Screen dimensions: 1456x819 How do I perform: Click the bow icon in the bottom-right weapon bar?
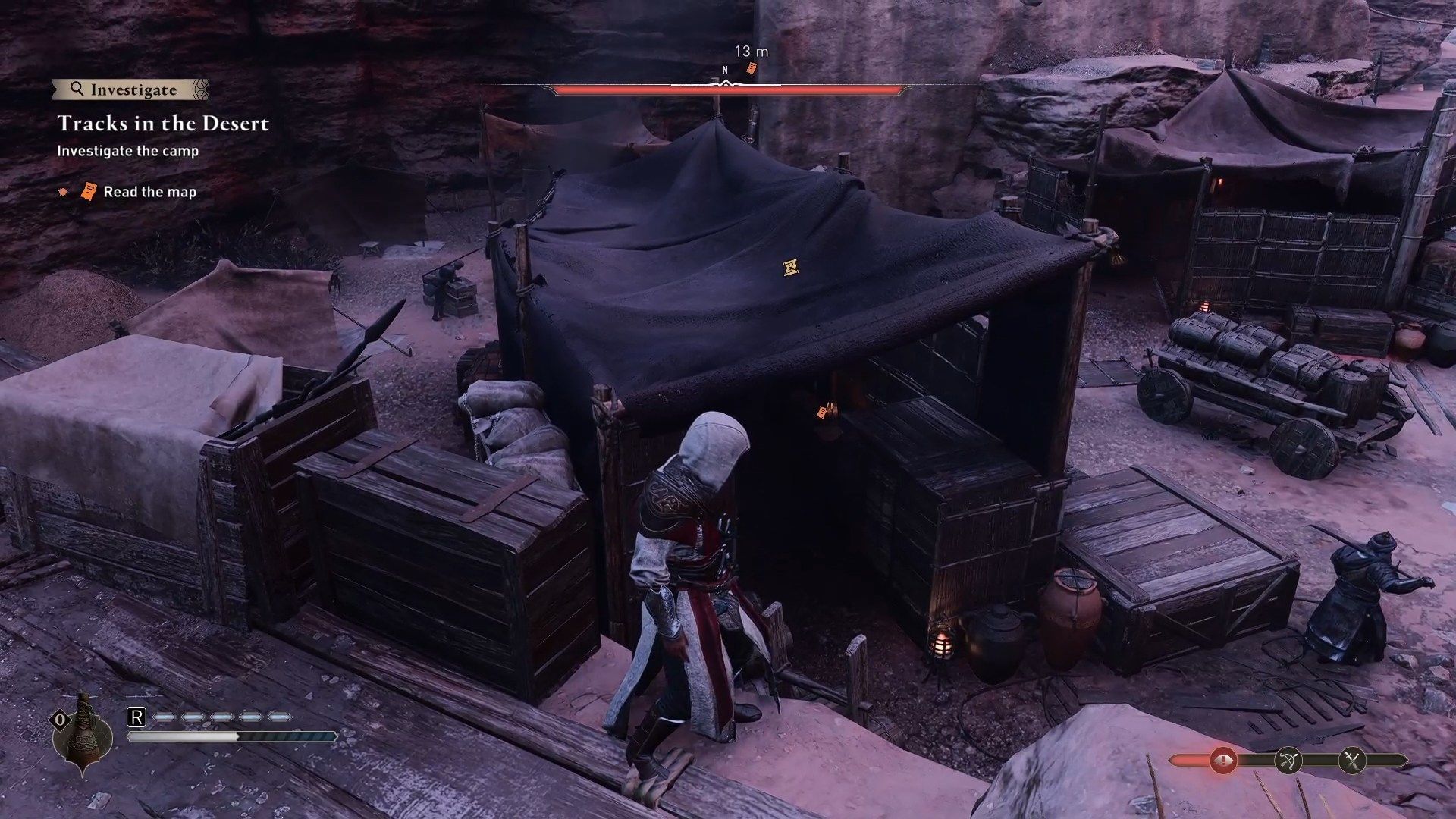coord(1288,761)
